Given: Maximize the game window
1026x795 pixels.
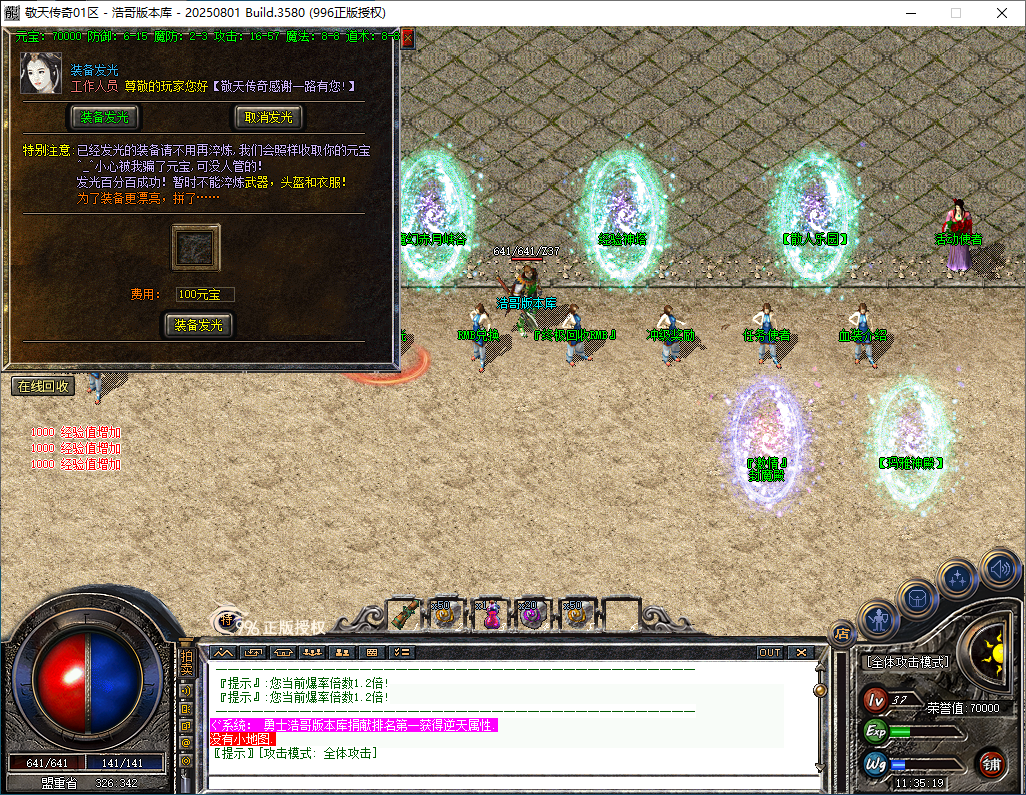Looking at the screenshot, I should pos(955,13).
